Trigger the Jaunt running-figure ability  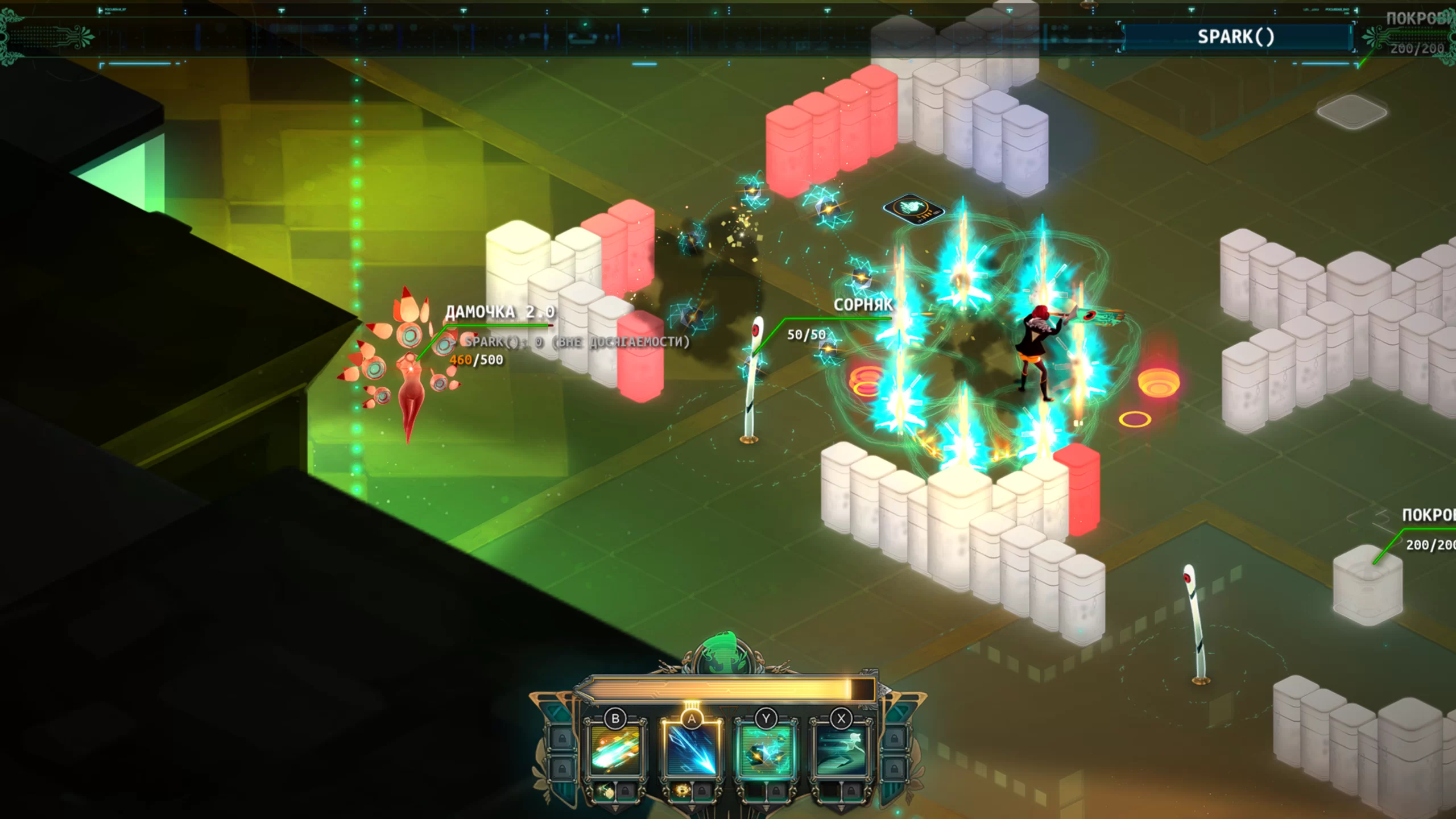841,751
